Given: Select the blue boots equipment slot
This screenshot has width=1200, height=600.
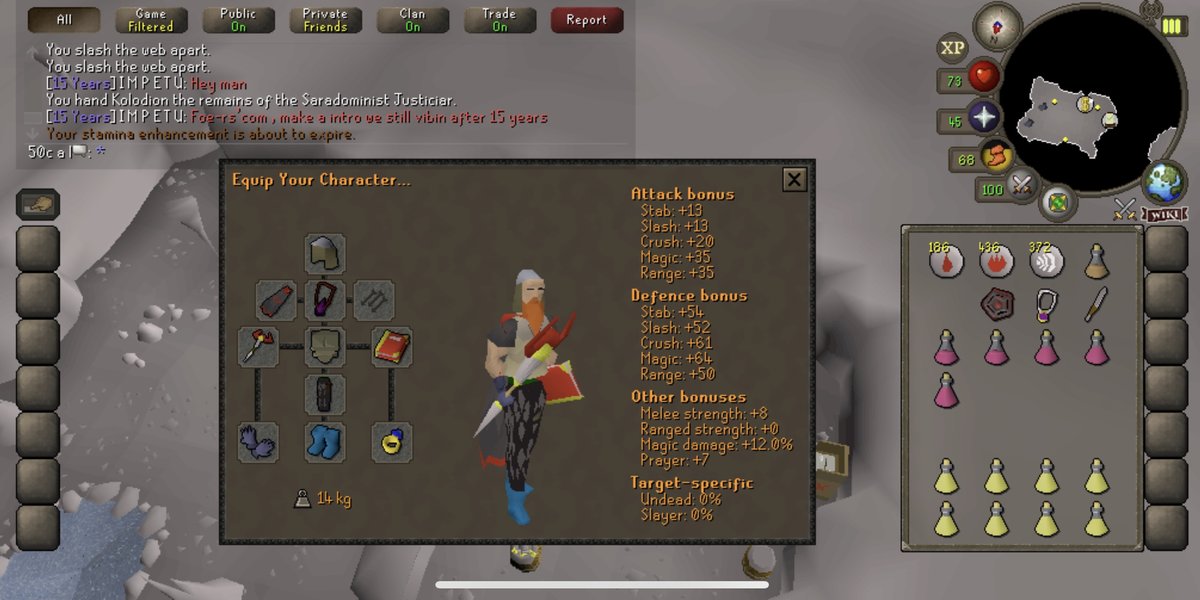Looking at the screenshot, I should pyautogui.click(x=325, y=441).
